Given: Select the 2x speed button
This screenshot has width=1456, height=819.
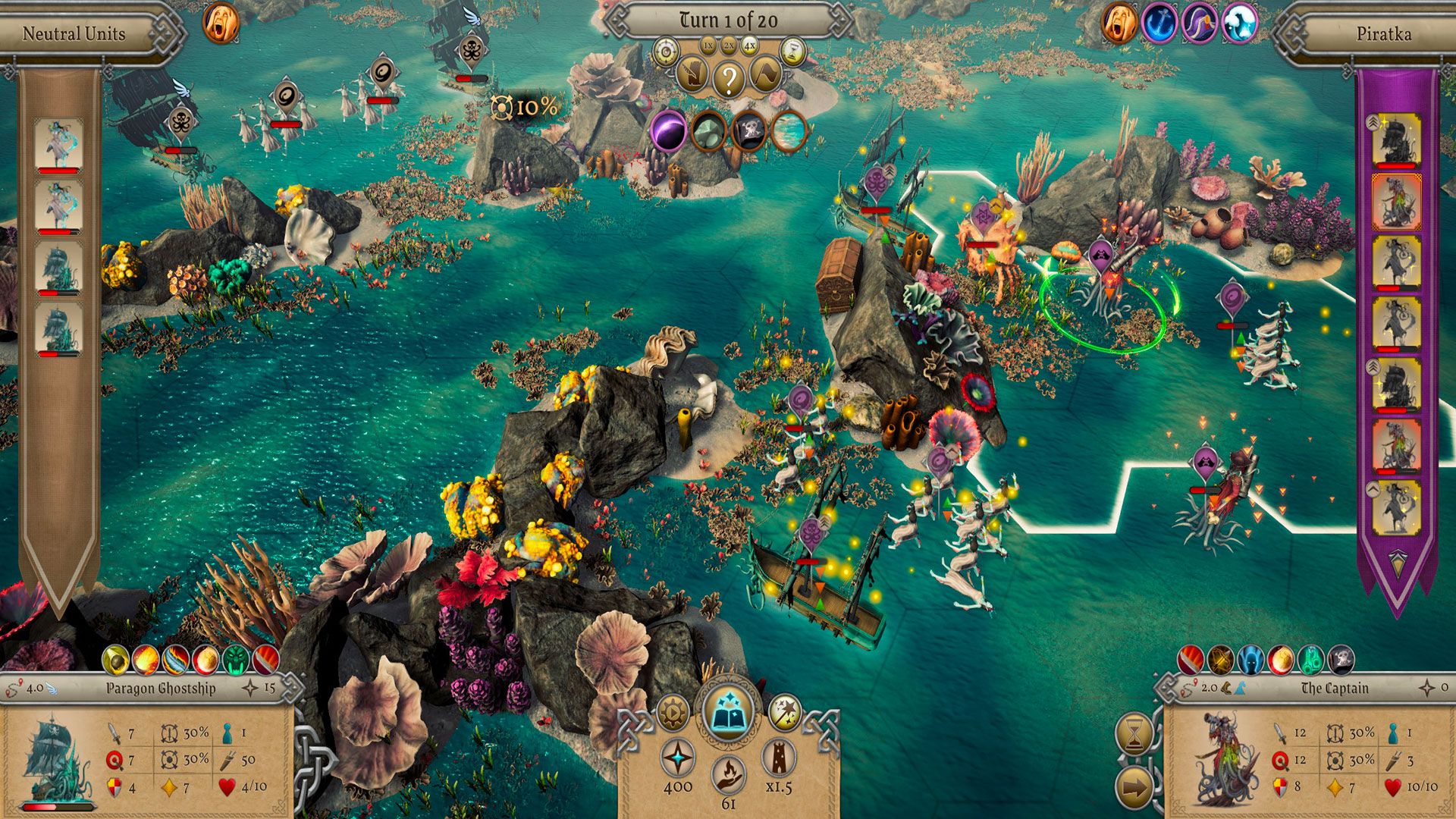Looking at the screenshot, I should coord(729,46).
